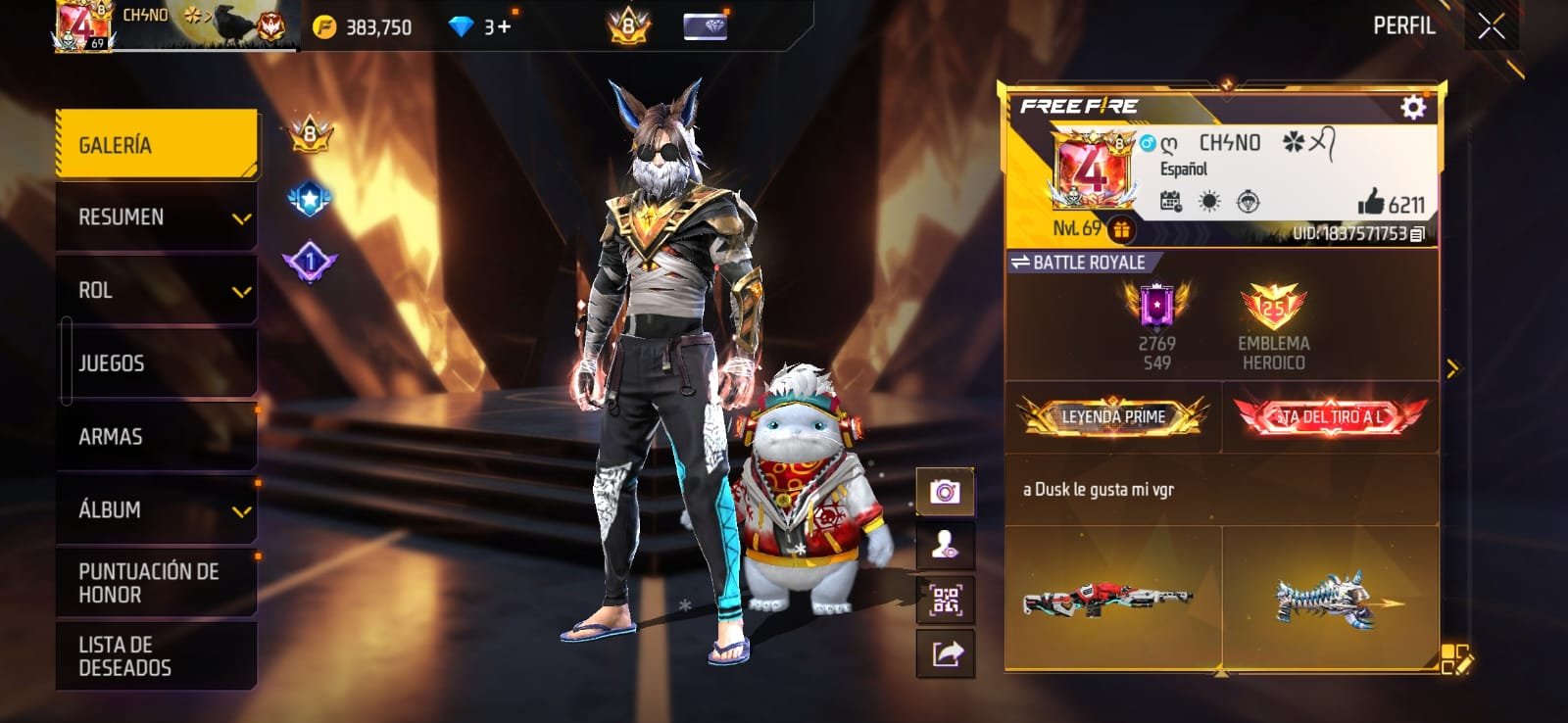Click the like thumbs-up icon
This screenshot has width=1568, height=723.
coord(1370,203)
